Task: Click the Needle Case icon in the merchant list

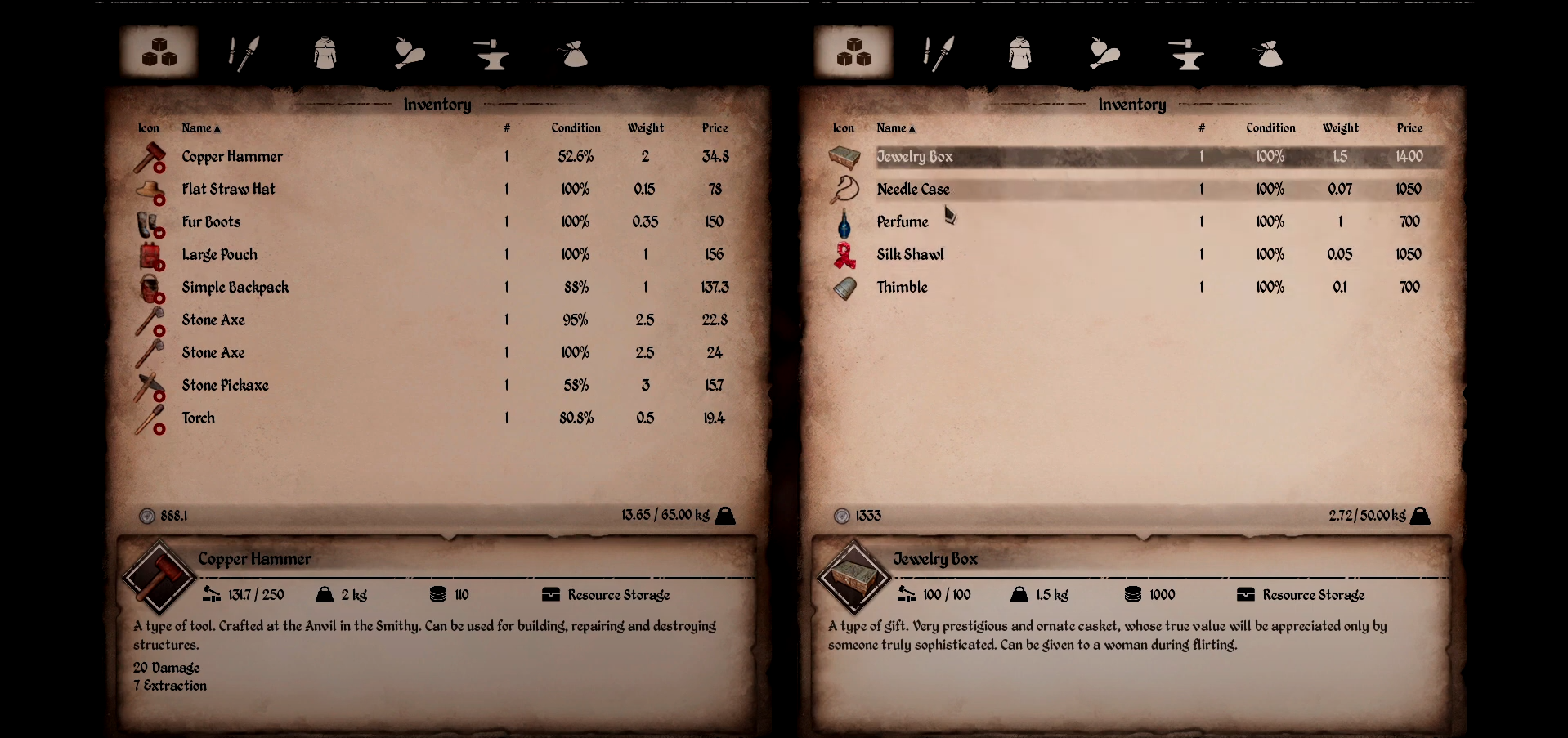Action: point(844,189)
